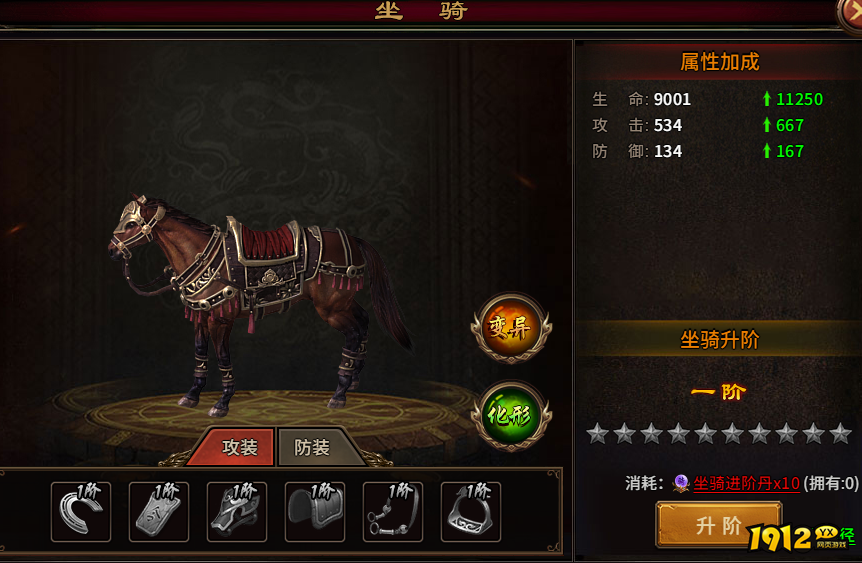Select the horse head armor slot
Viewport: 862px width, 563px height.
tap(237, 512)
